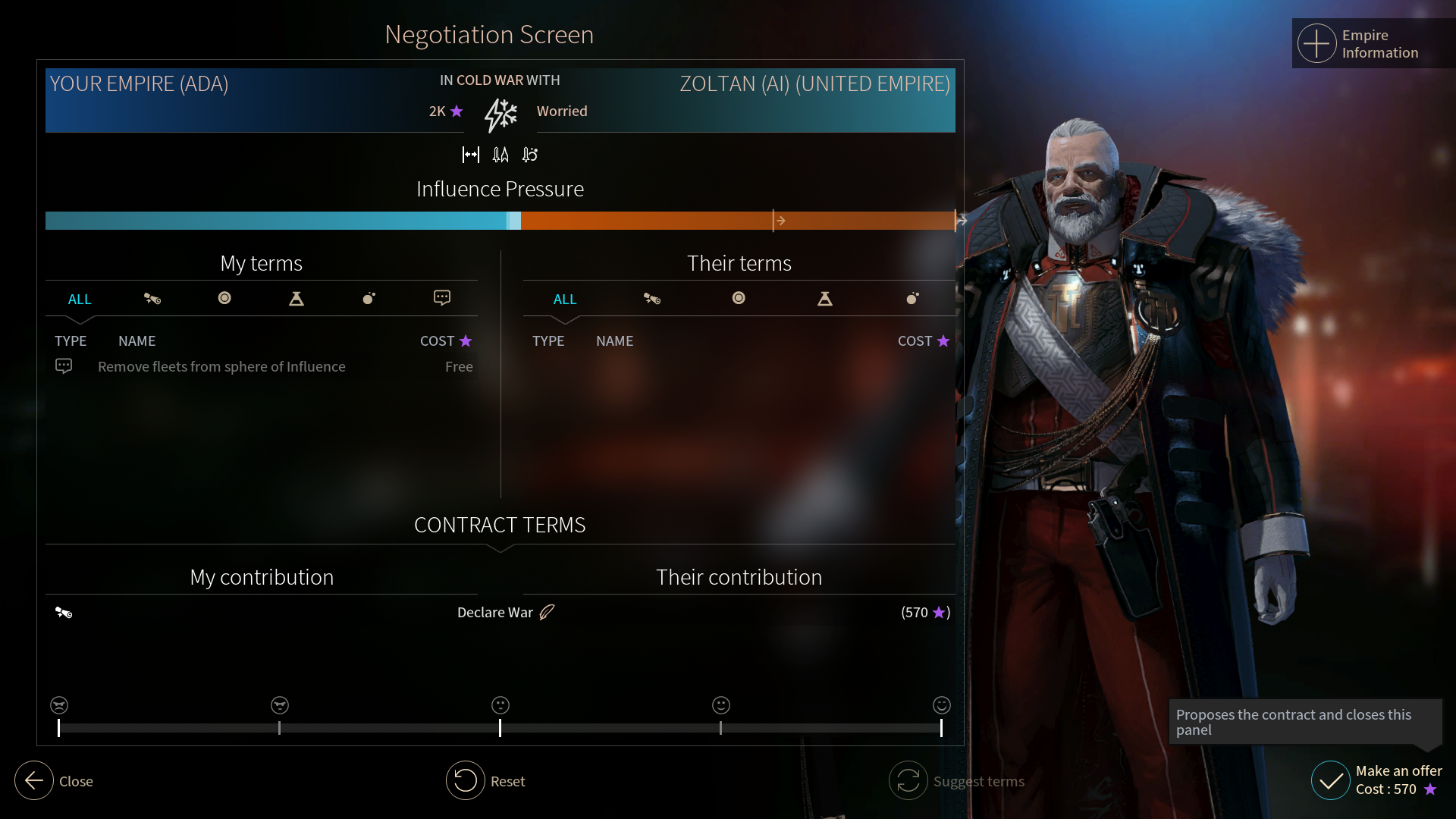The image size is (1456, 819).
Task: Open the science flask tab in My terms
Action: [297, 299]
